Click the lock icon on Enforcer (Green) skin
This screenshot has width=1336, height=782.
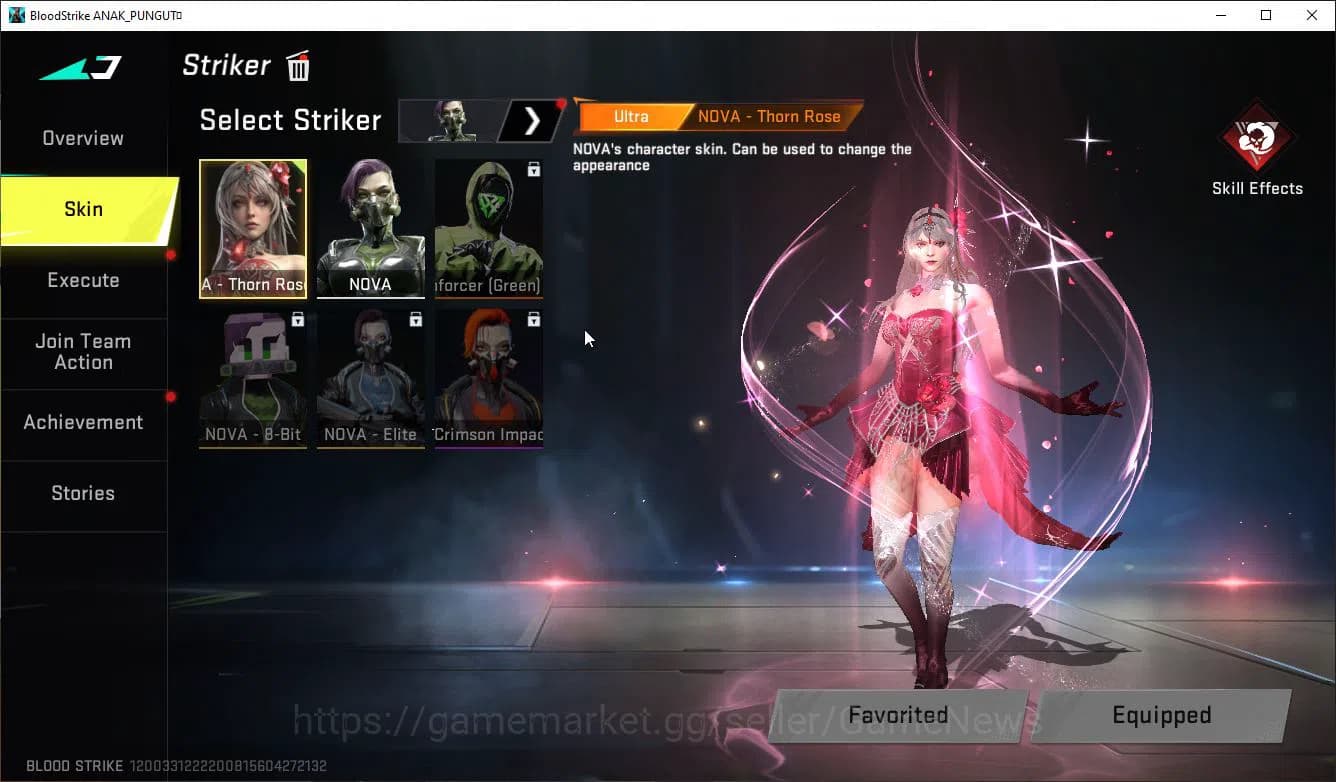click(x=534, y=168)
